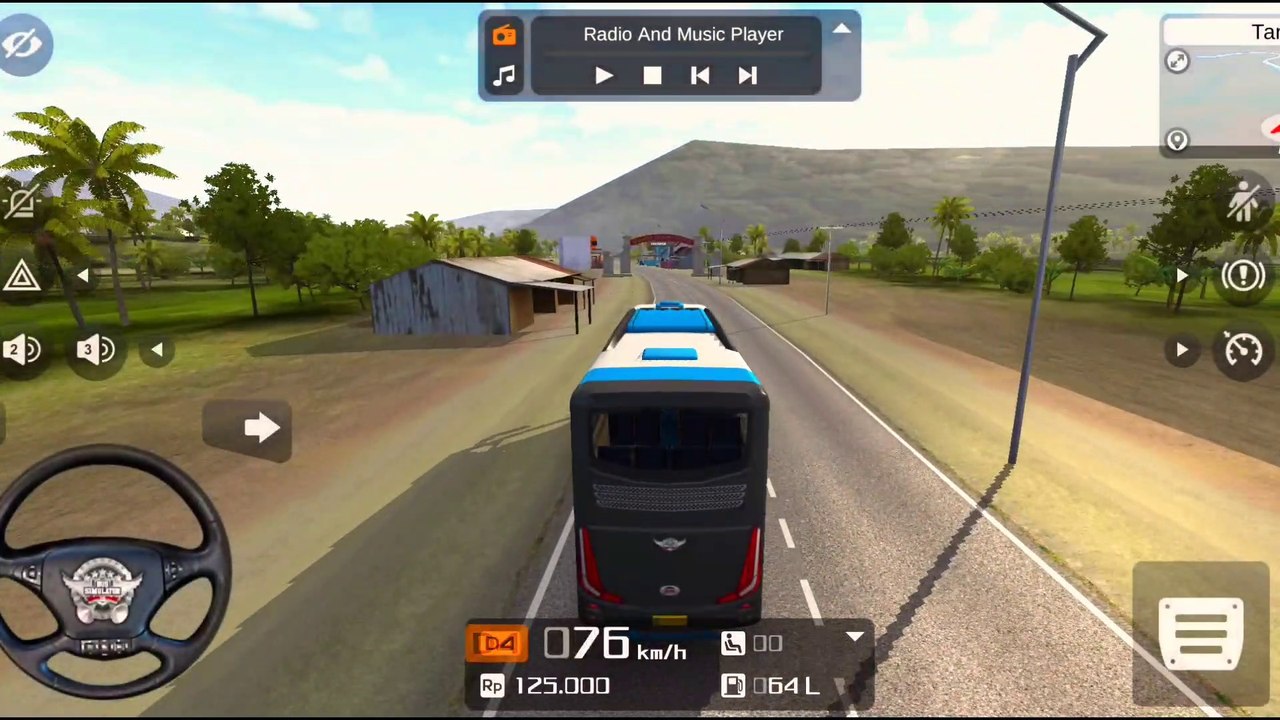This screenshot has height=720, width=1280.
Task: Select the orange radio icon
Action: point(504,36)
